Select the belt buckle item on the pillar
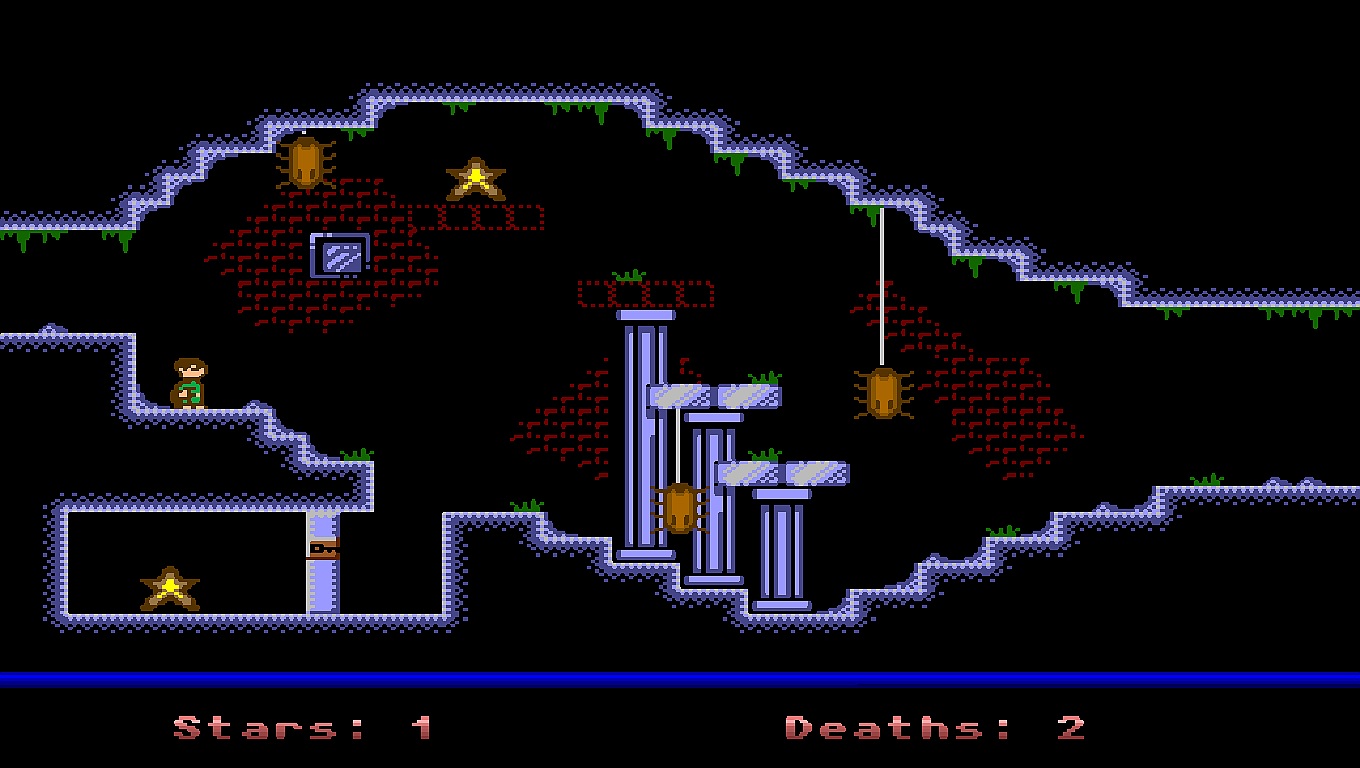This screenshot has width=1360, height=768. click(x=322, y=549)
